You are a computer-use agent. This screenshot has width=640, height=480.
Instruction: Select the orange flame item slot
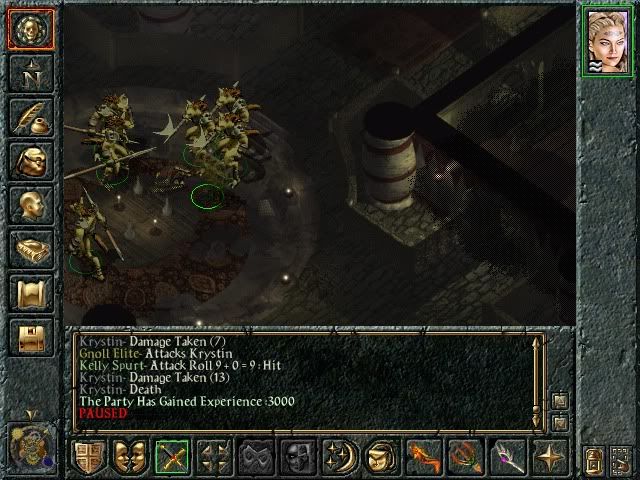tap(424, 456)
